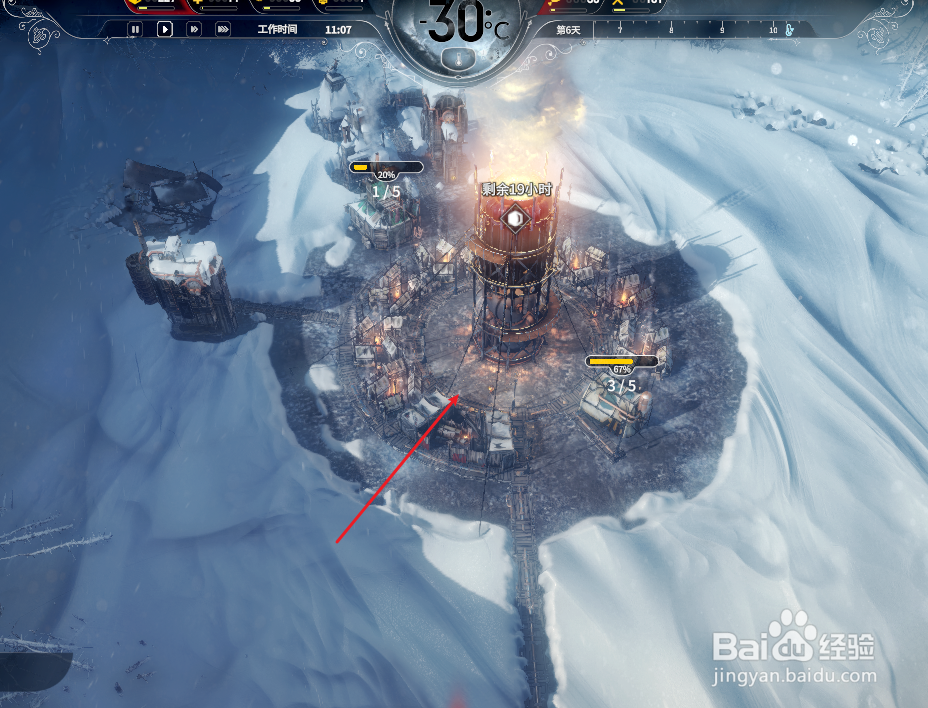This screenshot has width=928, height=708.
Task: Switch to double fast-forward speed
Action: (194, 30)
